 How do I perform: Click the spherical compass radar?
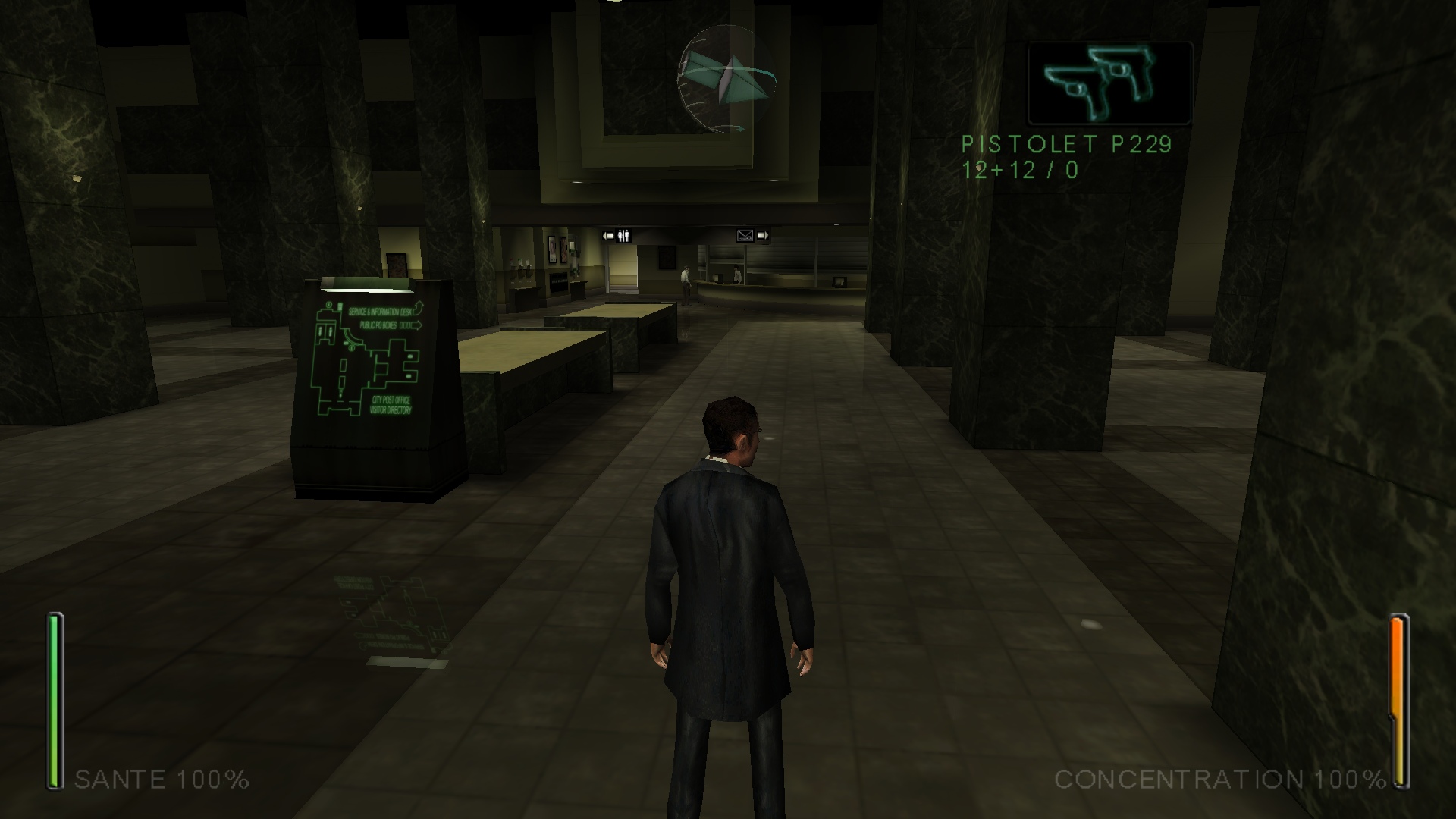726,79
